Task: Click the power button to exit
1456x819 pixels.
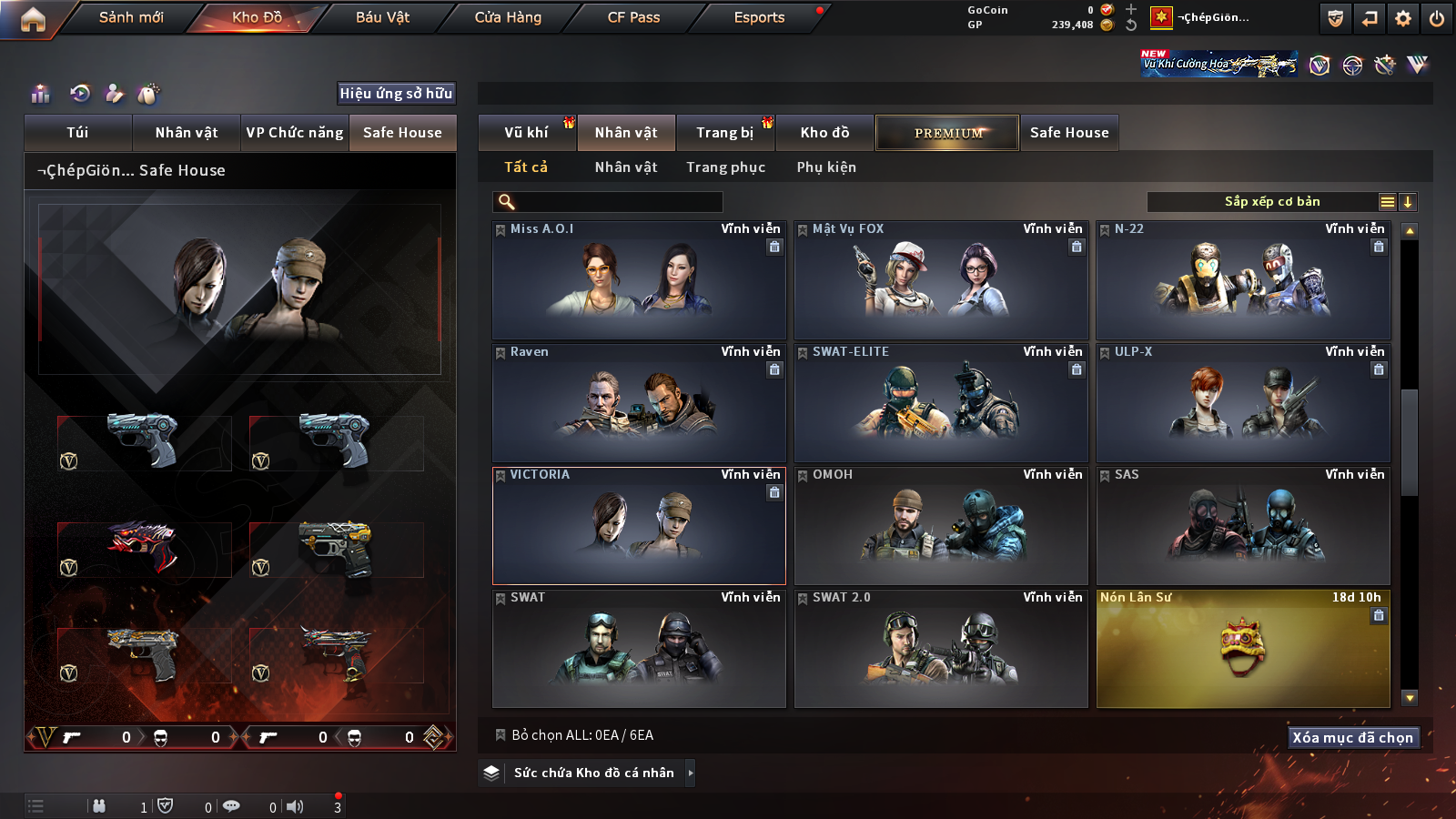Action: [1437, 18]
